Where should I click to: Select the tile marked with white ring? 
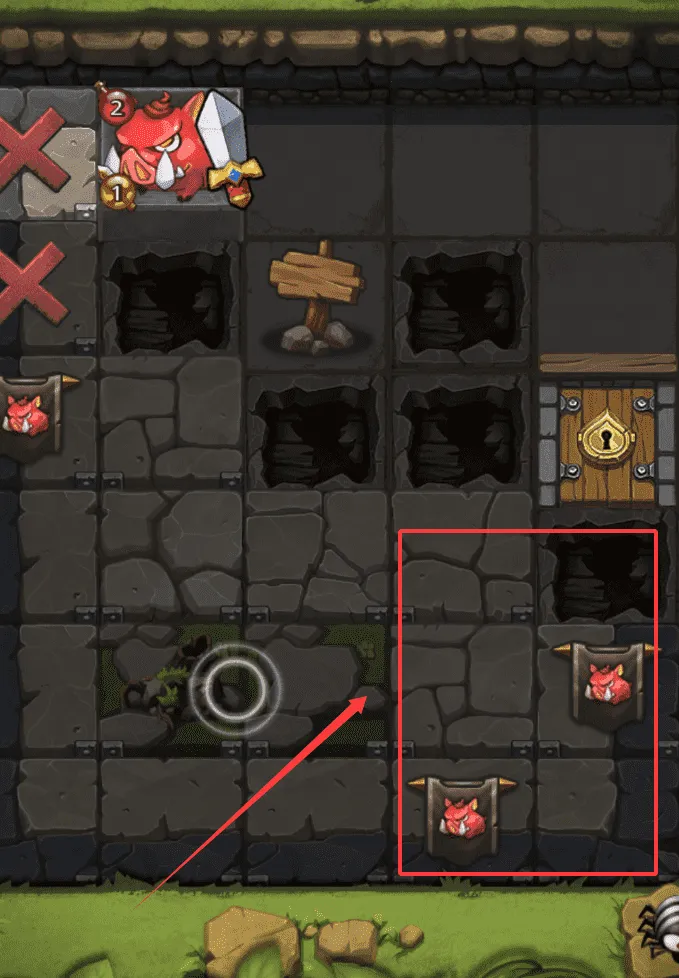[x=238, y=688]
